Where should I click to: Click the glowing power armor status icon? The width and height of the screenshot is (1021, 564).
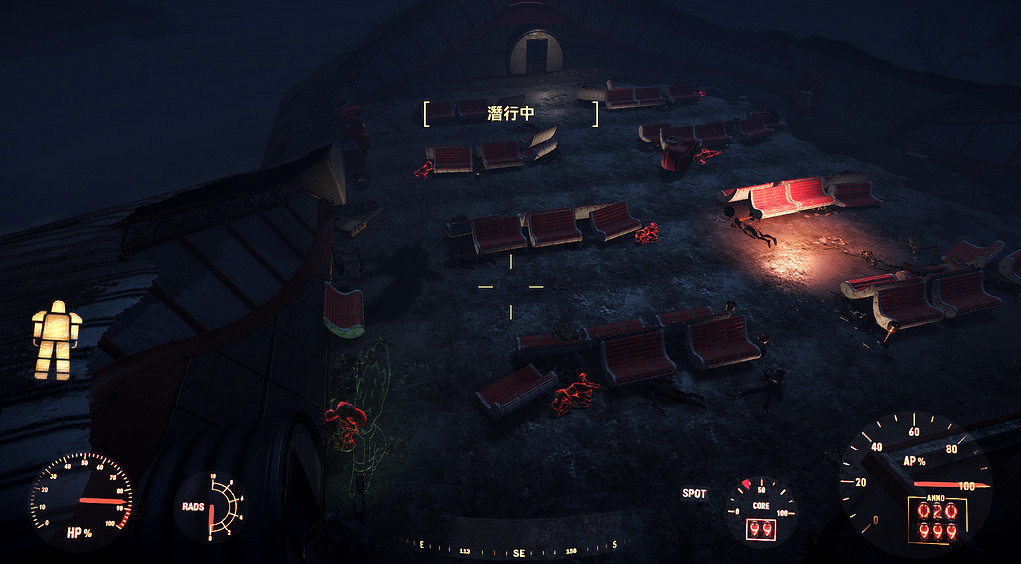[56, 339]
